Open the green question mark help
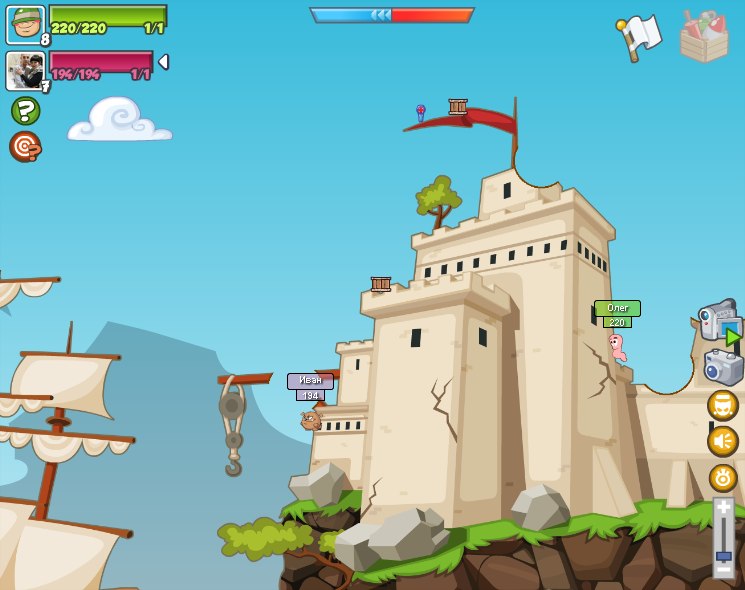This screenshot has height=590, width=745. (x=25, y=110)
